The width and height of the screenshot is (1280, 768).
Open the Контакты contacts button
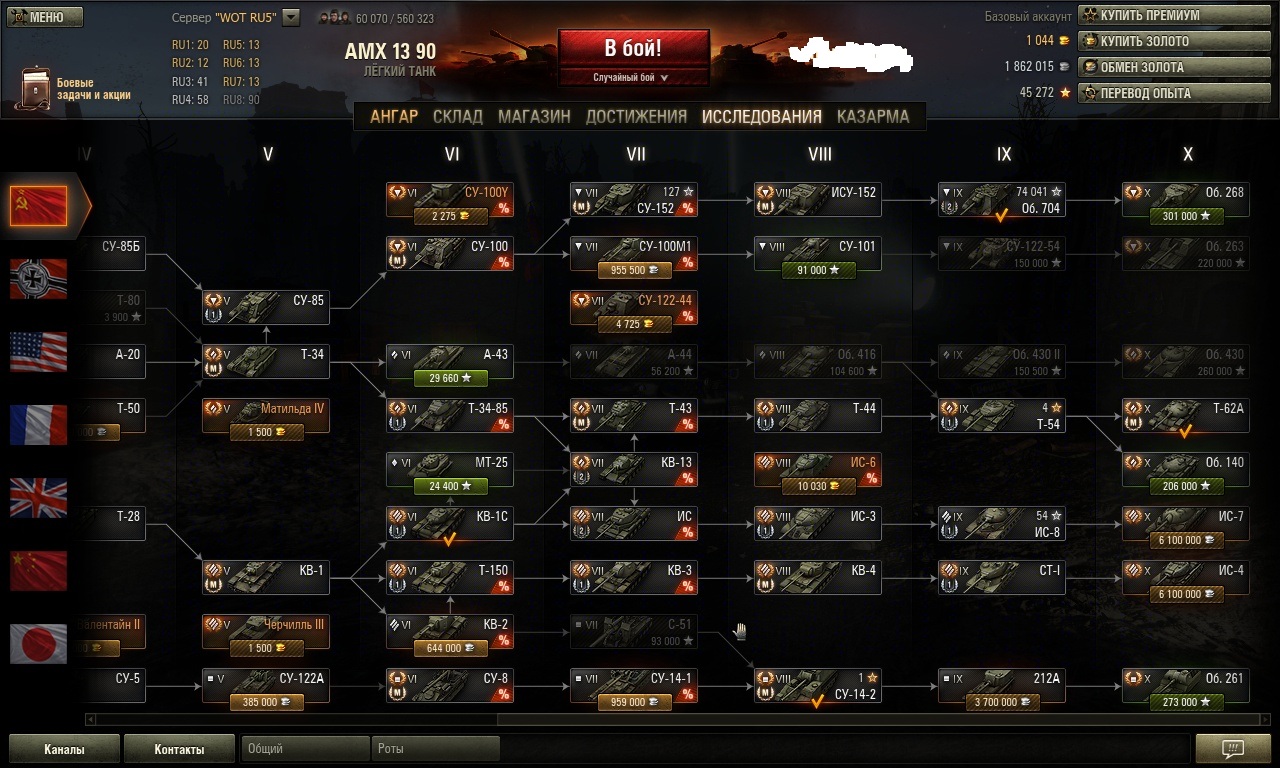[x=179, y=749]
